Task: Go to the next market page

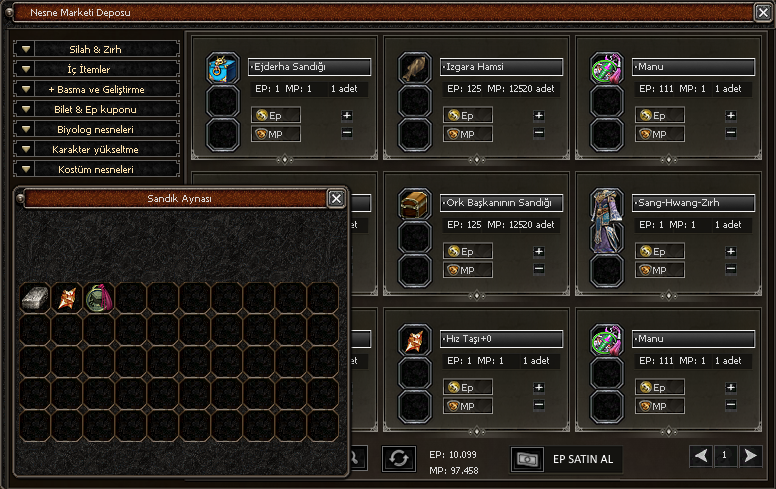Action: pyautogui.click(x=750, y=456)
